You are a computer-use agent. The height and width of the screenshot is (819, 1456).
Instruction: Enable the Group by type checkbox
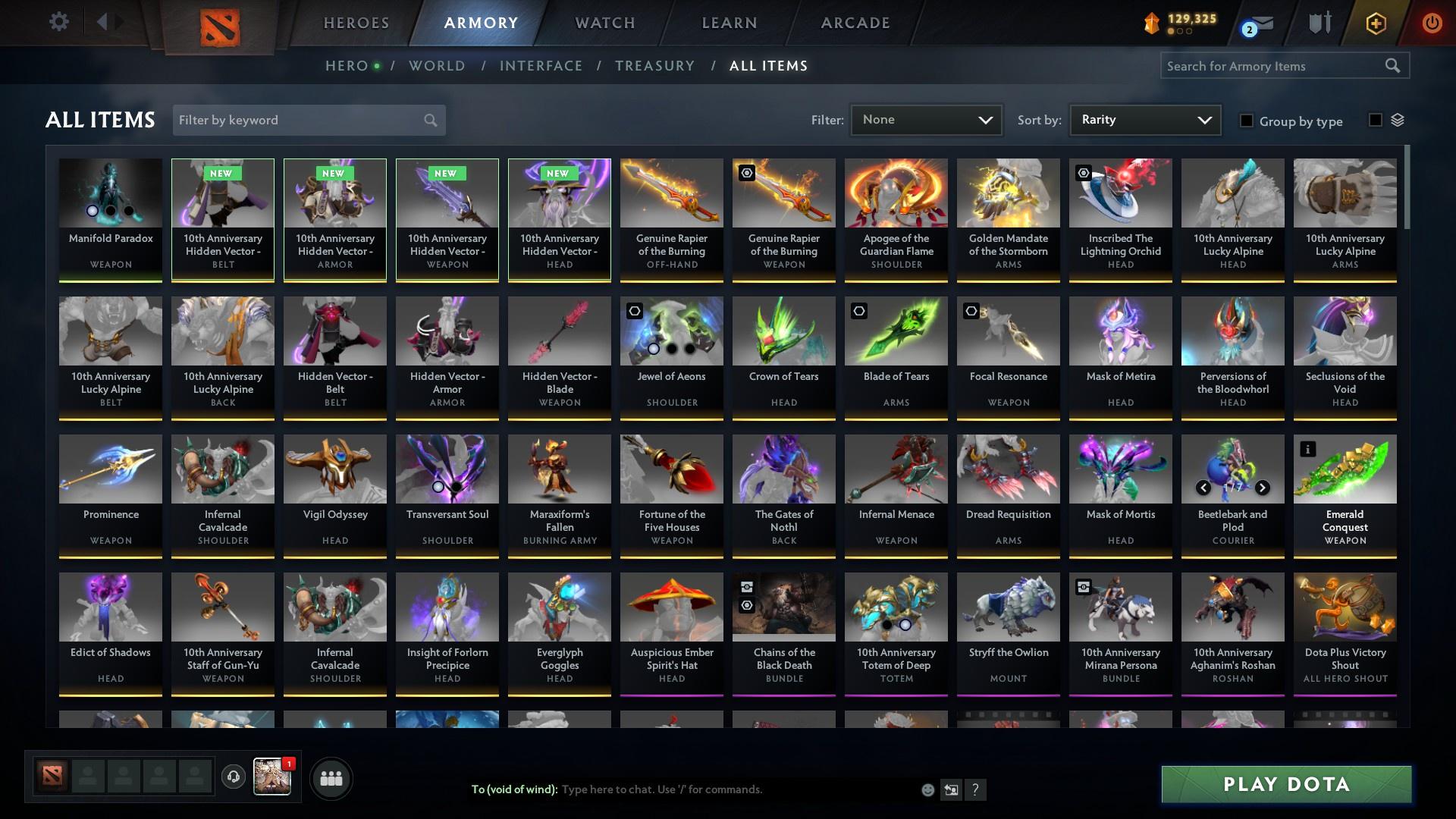tap(1247, 121)
